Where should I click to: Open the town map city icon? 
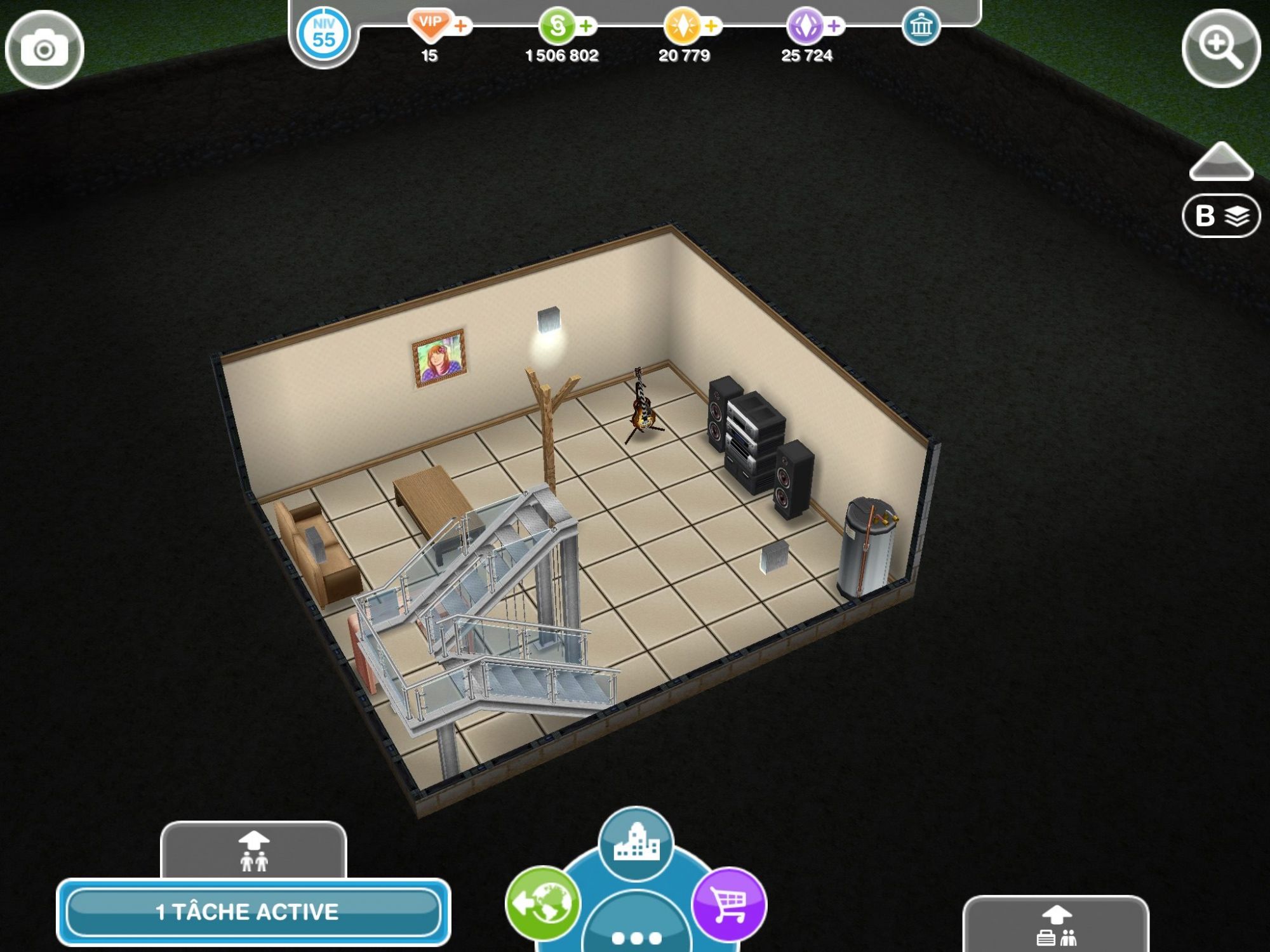[636, 843]
